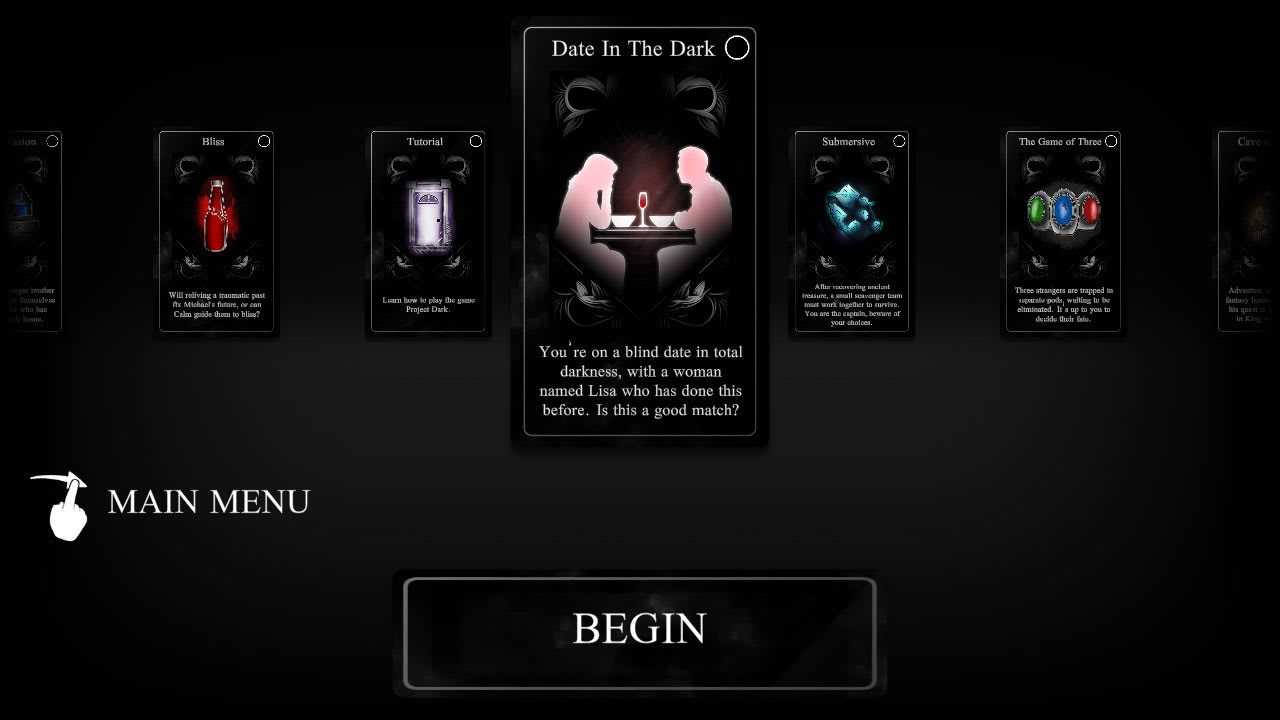Image resolution: width=1280 pixels, height=720 pixels.
Task: Click the blue gem on The Game of Three card
Action: 1063,208
